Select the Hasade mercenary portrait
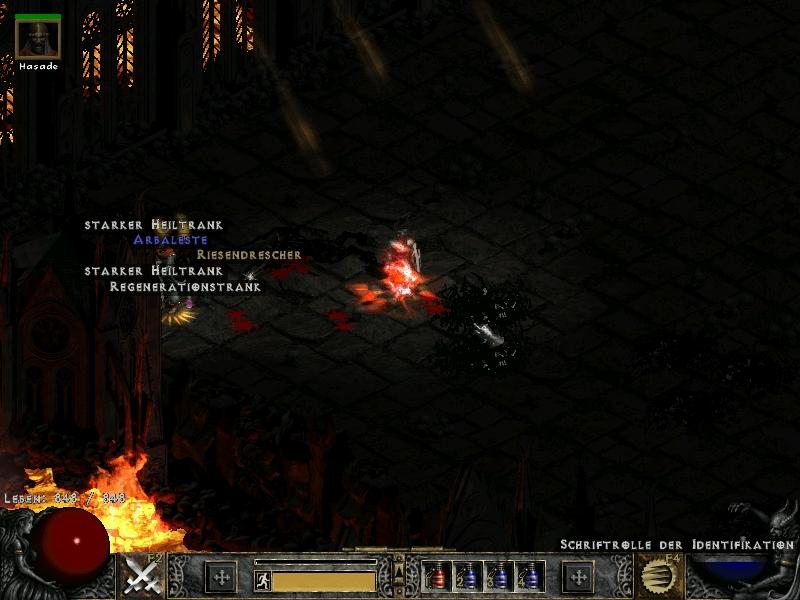 [38, 40]
